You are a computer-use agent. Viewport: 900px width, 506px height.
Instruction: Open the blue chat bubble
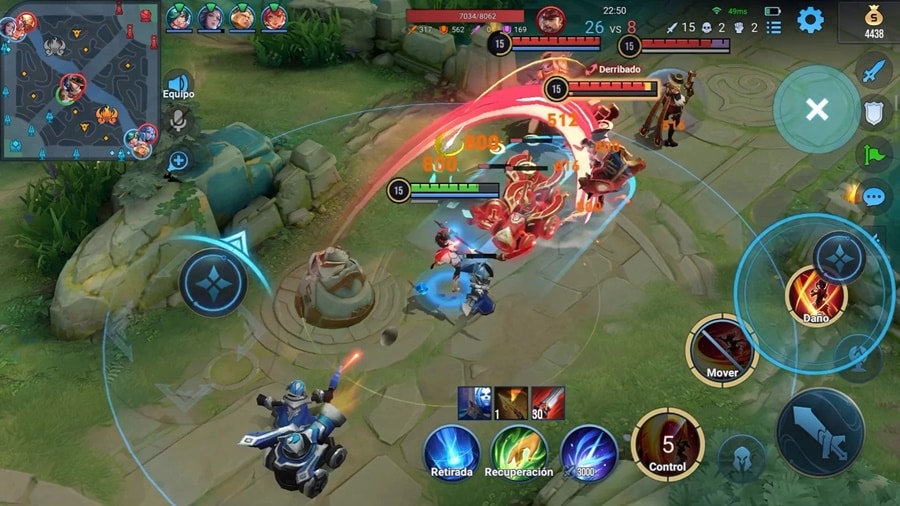[x=874, y=196]
